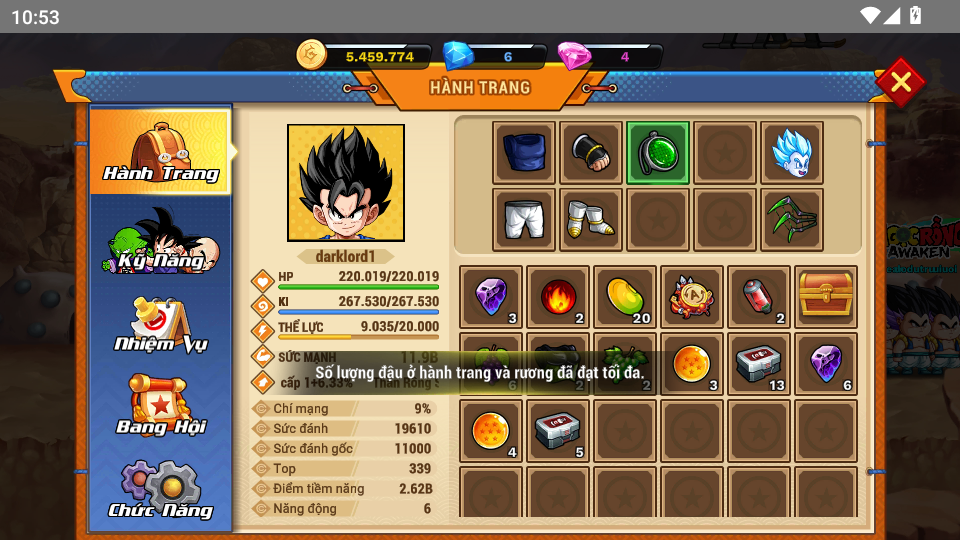This screenshot has height=540, width=960.
Task: Open the golden treasure chest item
Action: pos(826,297)
